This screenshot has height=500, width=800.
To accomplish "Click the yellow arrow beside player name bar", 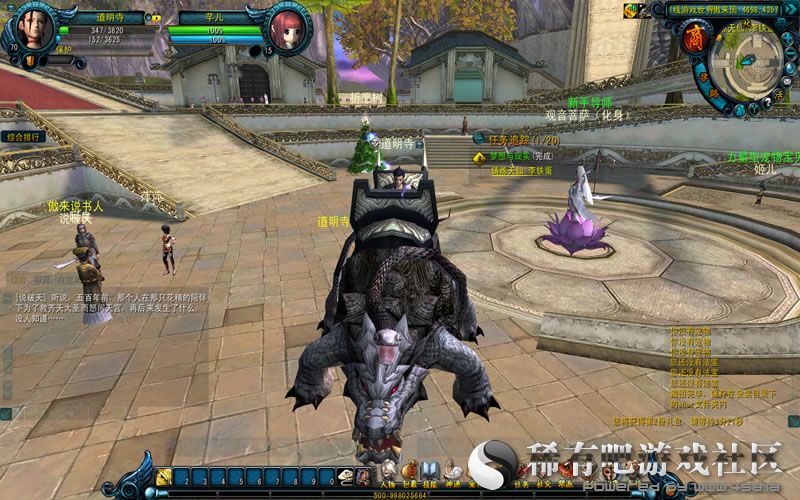I will coord(155,17).
